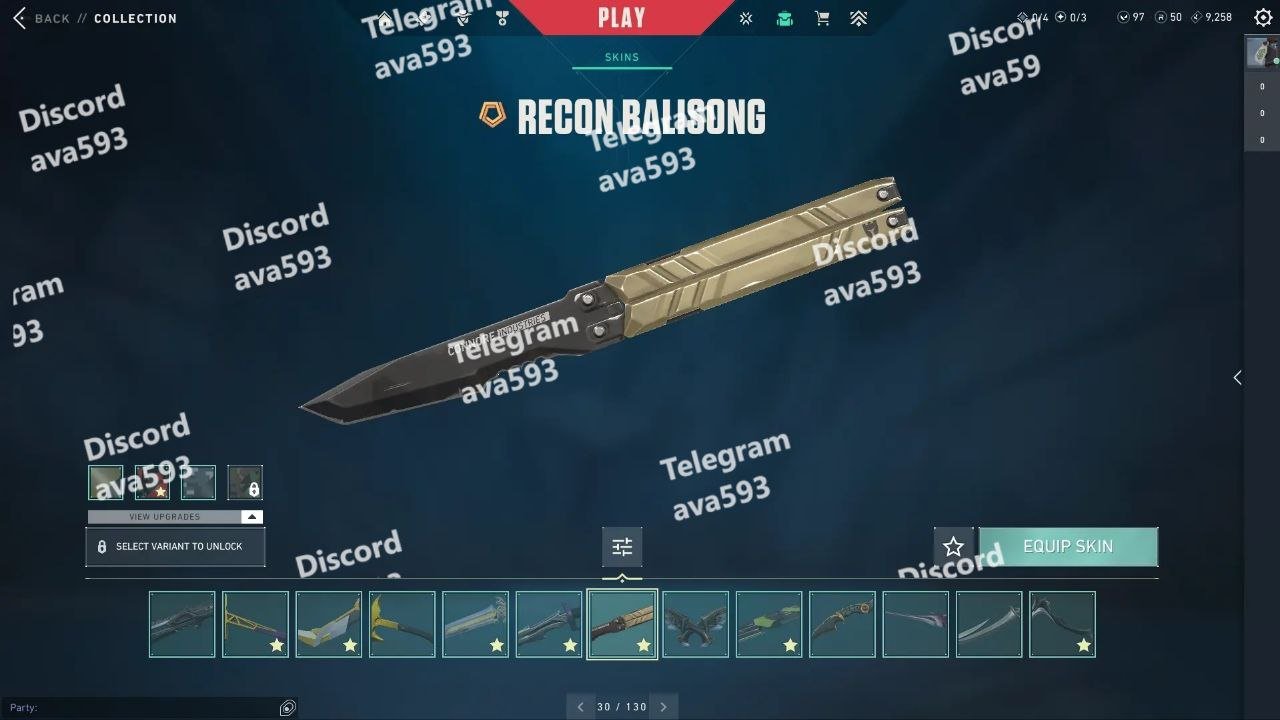The image size is (1280, 720).
Task: Go to the next page of skins
Action: pyautogui.click(x=663, y=707)
